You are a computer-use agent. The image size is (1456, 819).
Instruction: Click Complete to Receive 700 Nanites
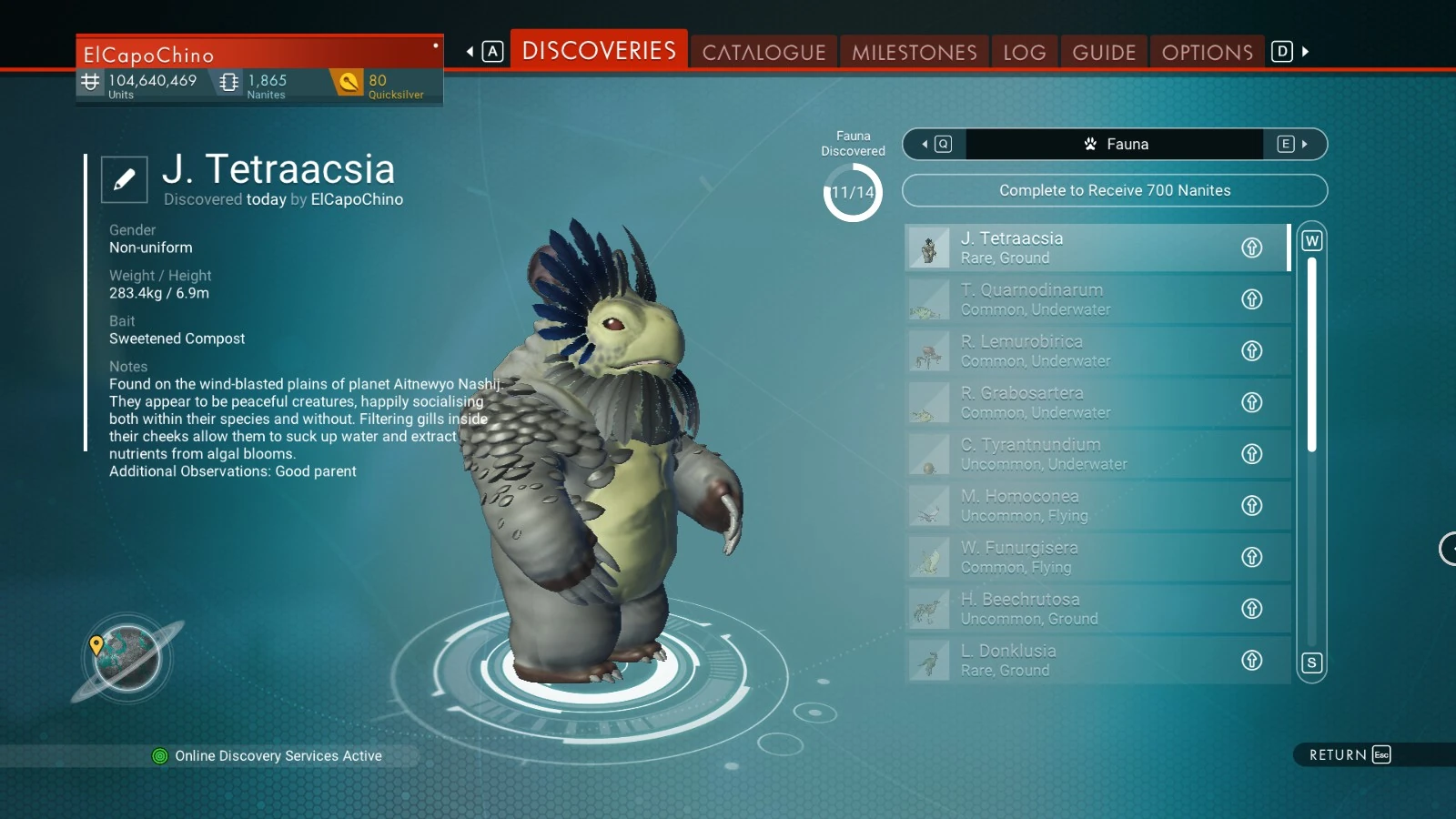coord(1114,190)
